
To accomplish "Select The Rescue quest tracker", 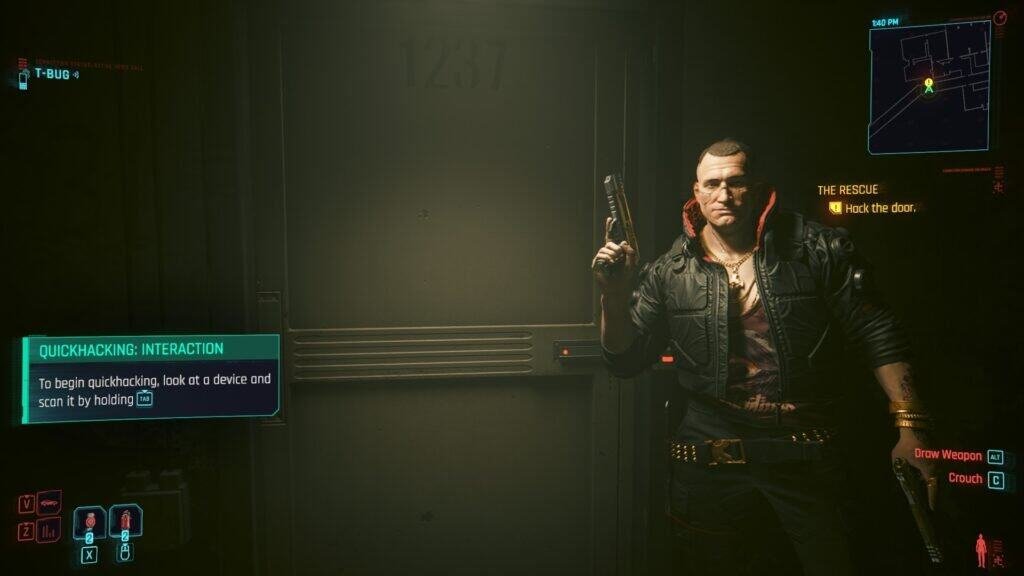I will [847, 190].
